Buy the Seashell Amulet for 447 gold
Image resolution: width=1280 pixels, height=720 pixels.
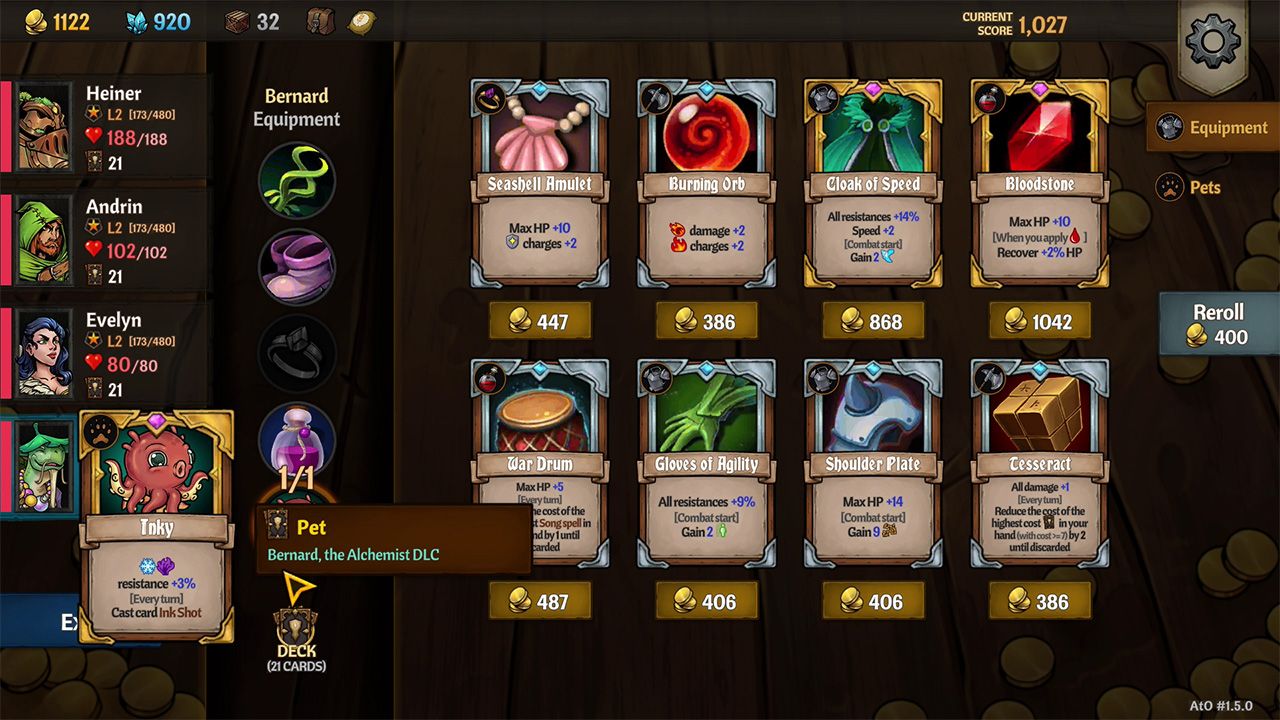click(541, 321)
